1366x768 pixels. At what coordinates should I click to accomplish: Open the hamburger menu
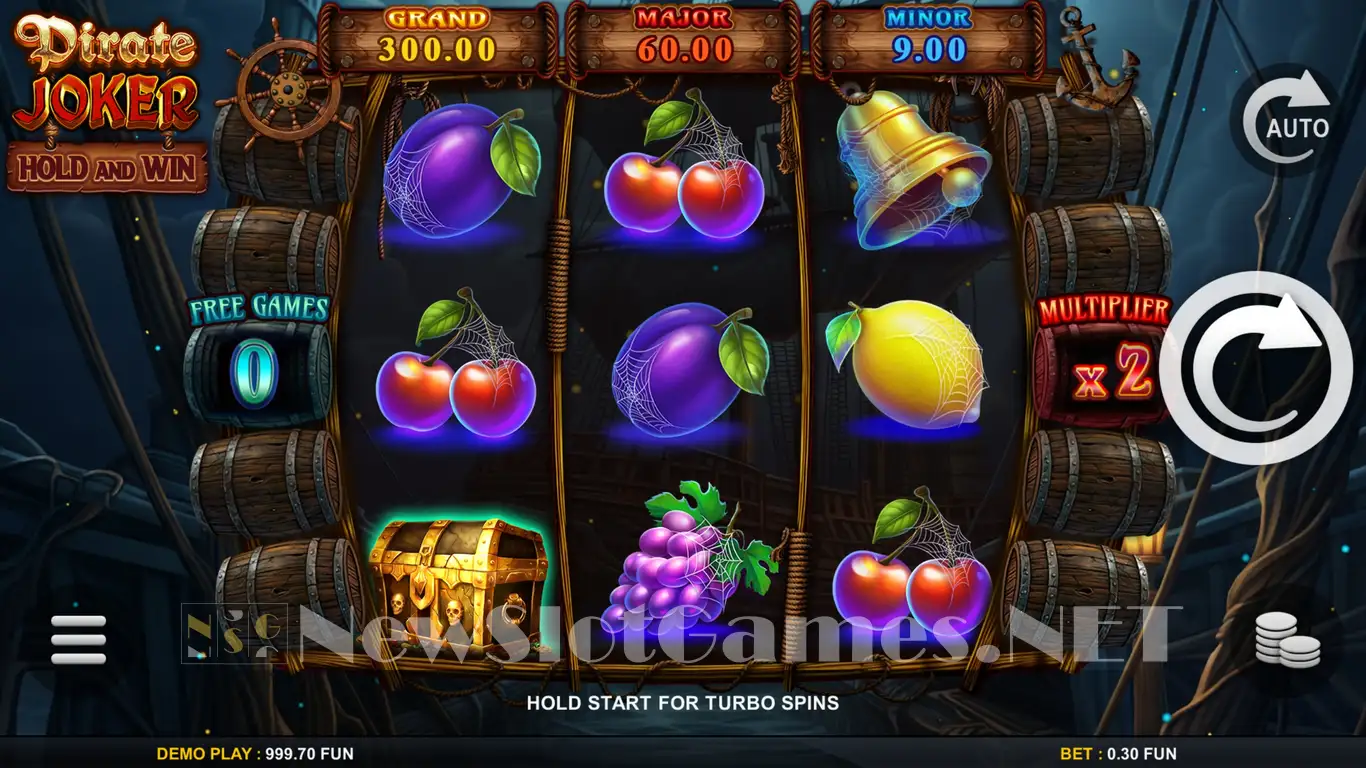click(78, 639)
